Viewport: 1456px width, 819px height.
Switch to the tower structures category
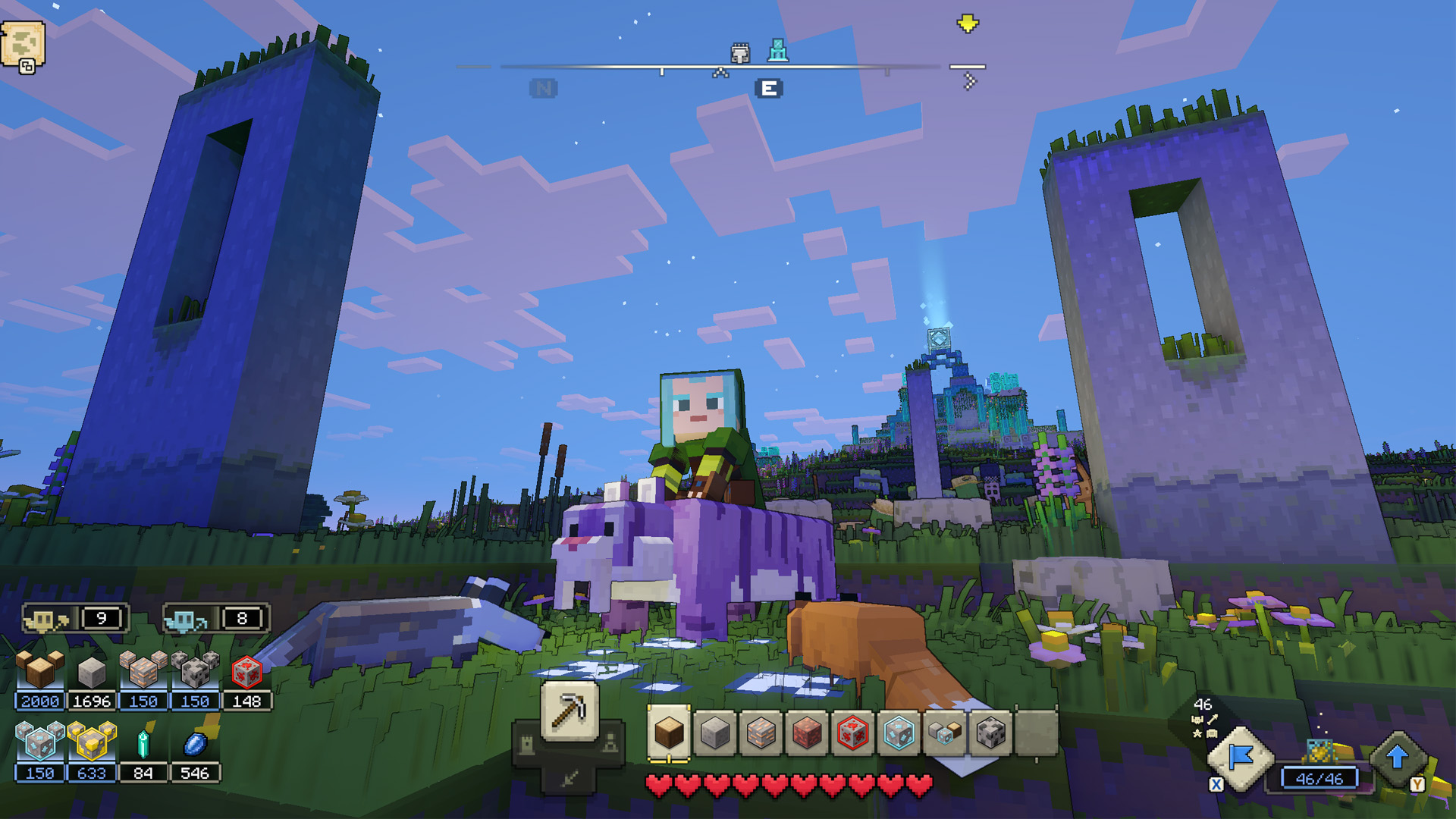[526, 745]
